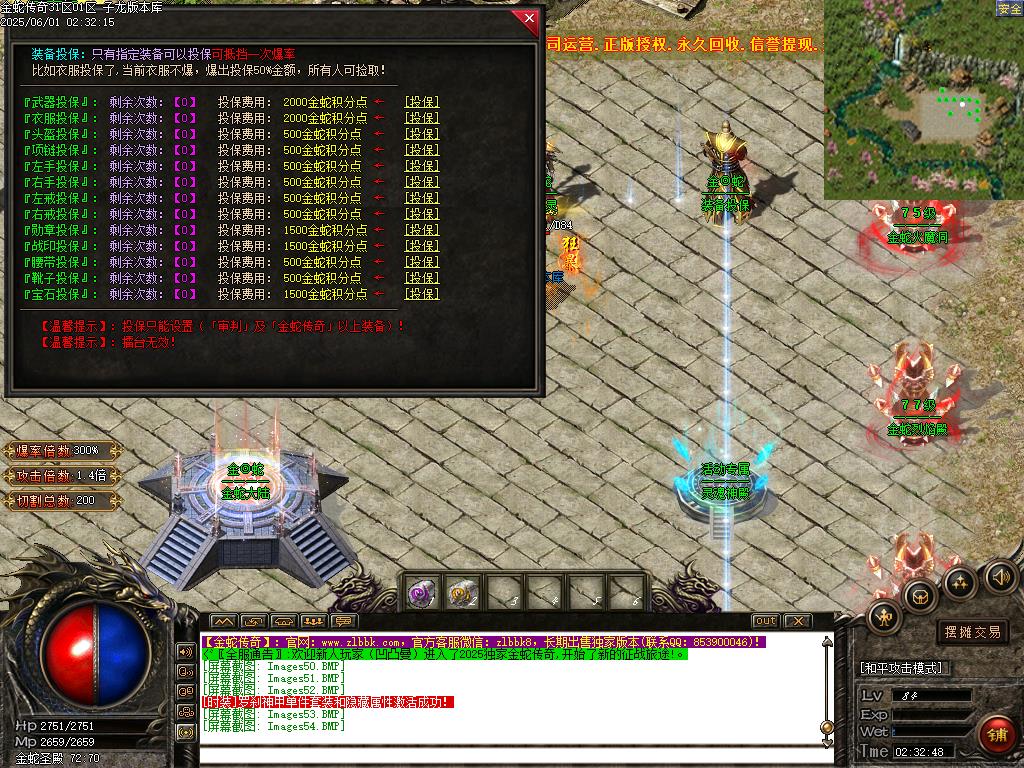Use the orange scroll in hotbar slot 2
Viewport: 1024px width, 768px height.
(x=461, y=593)
